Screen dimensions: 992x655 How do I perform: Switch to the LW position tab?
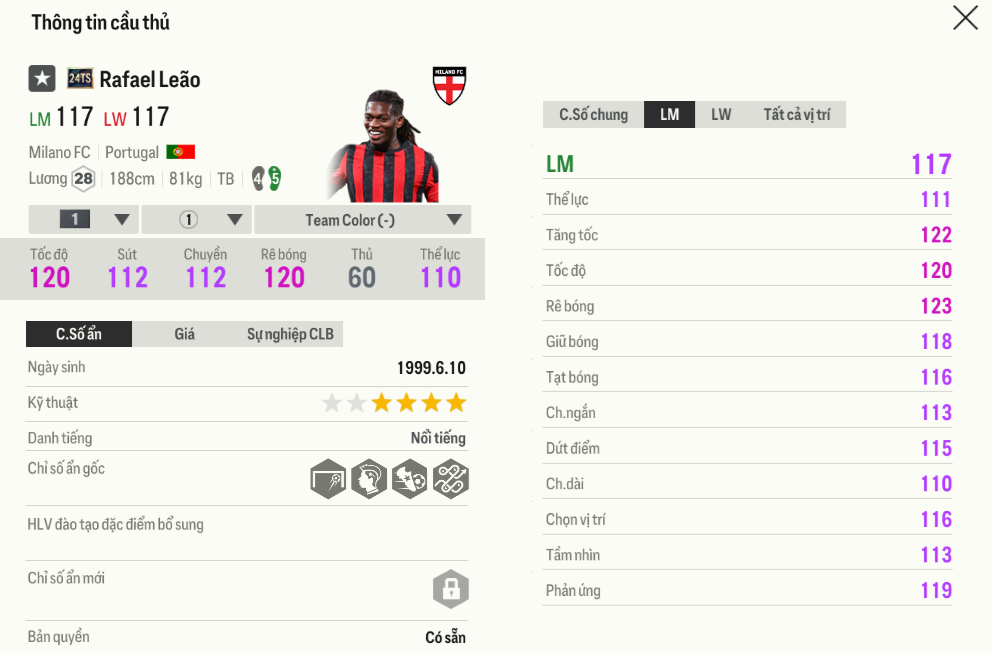[x=721, y=115]
